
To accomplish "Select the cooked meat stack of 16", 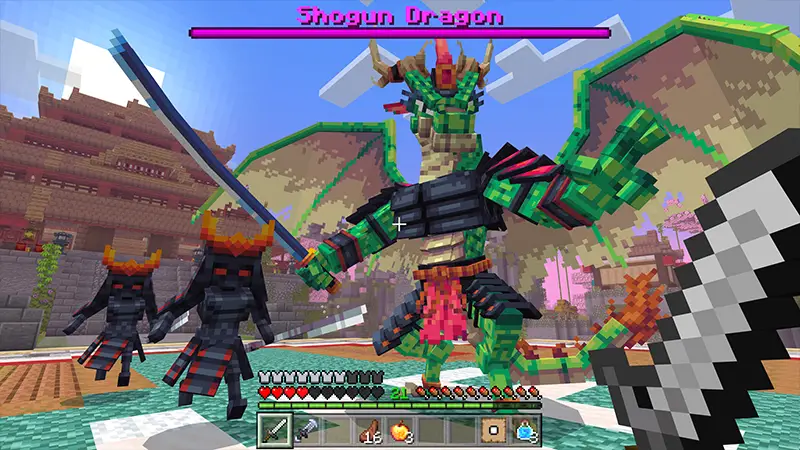I will [x=369, y=430].
